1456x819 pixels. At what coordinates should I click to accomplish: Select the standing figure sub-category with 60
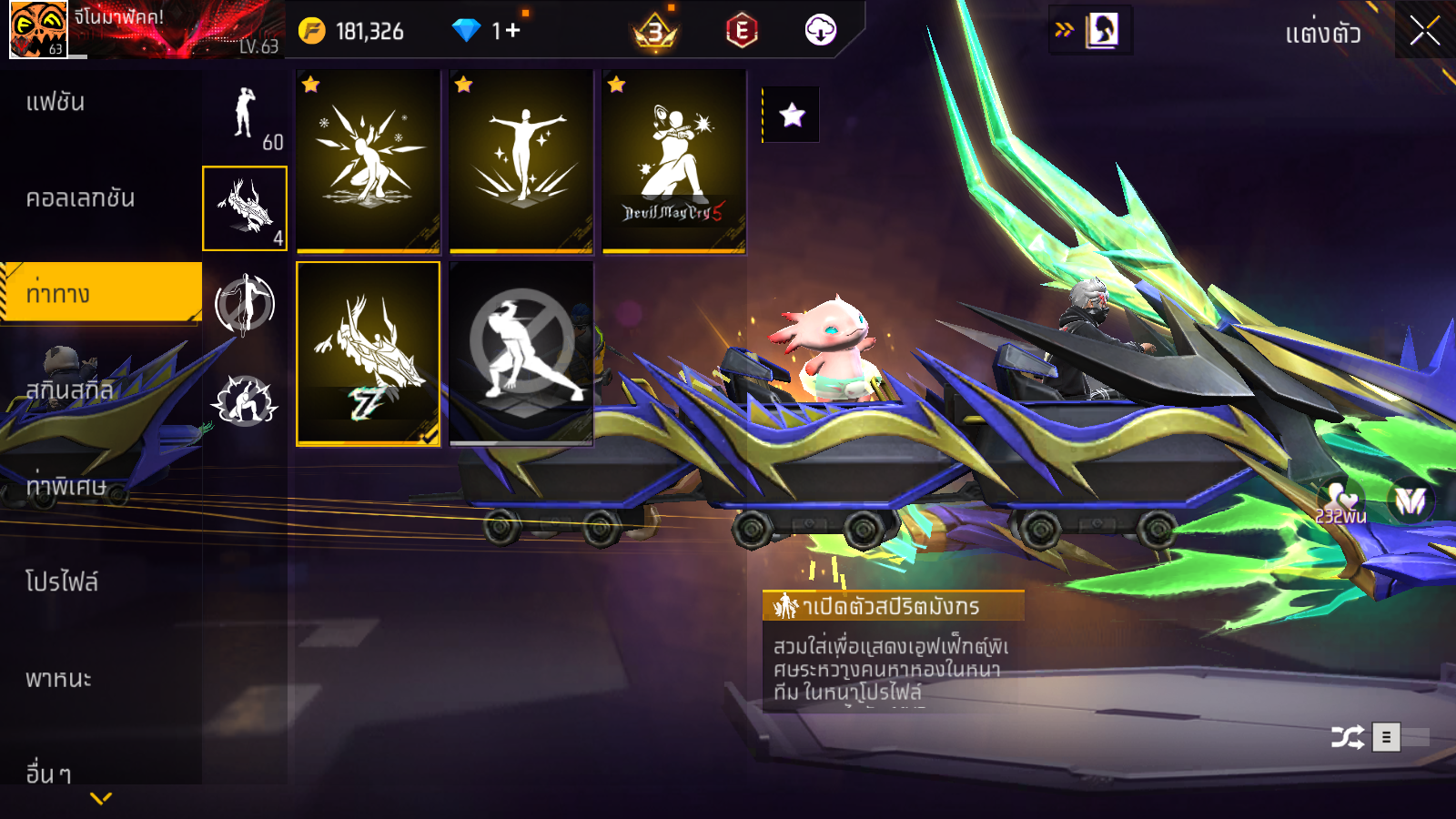245,116
